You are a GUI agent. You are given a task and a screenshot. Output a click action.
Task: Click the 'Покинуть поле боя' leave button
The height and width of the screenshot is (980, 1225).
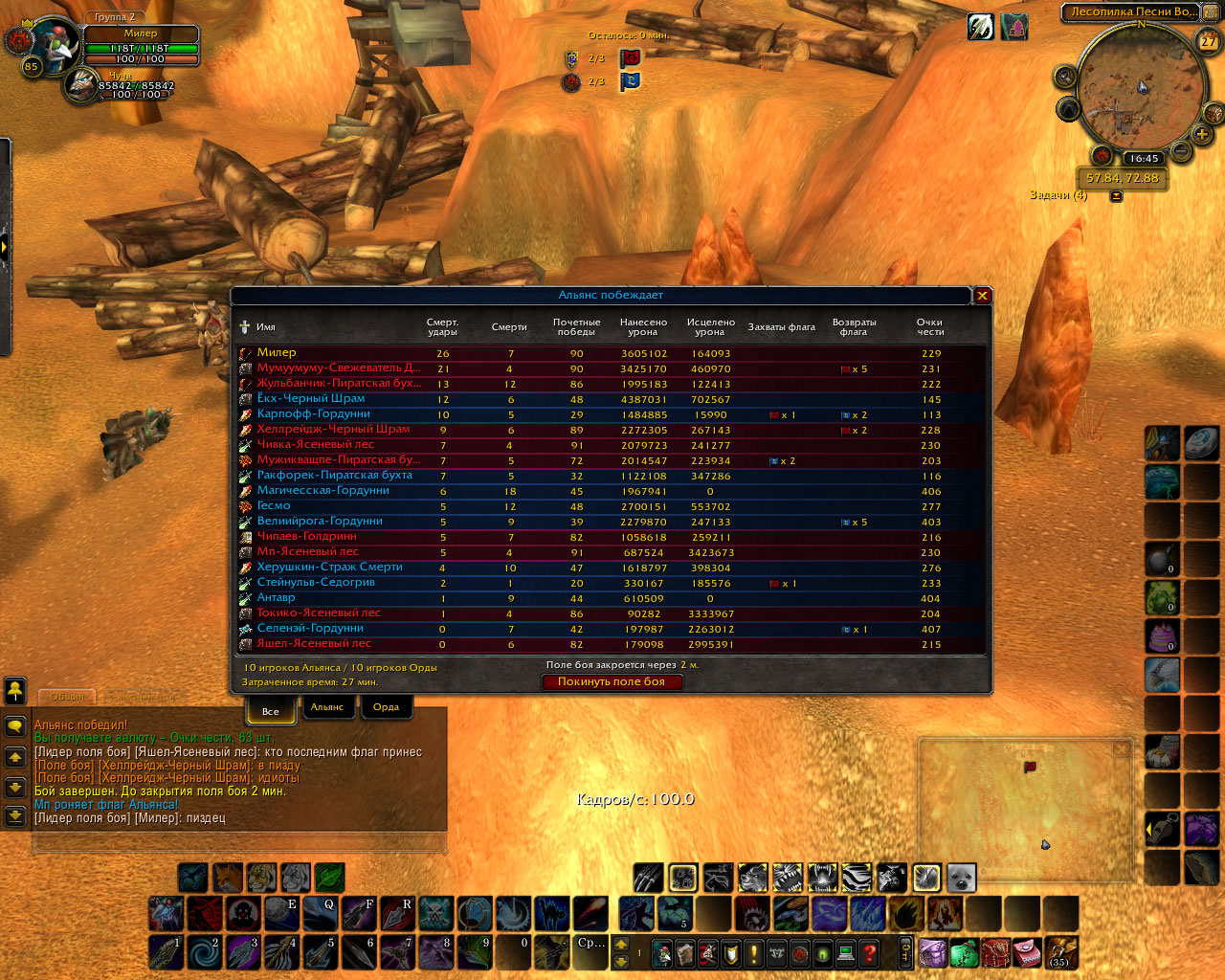612,682
